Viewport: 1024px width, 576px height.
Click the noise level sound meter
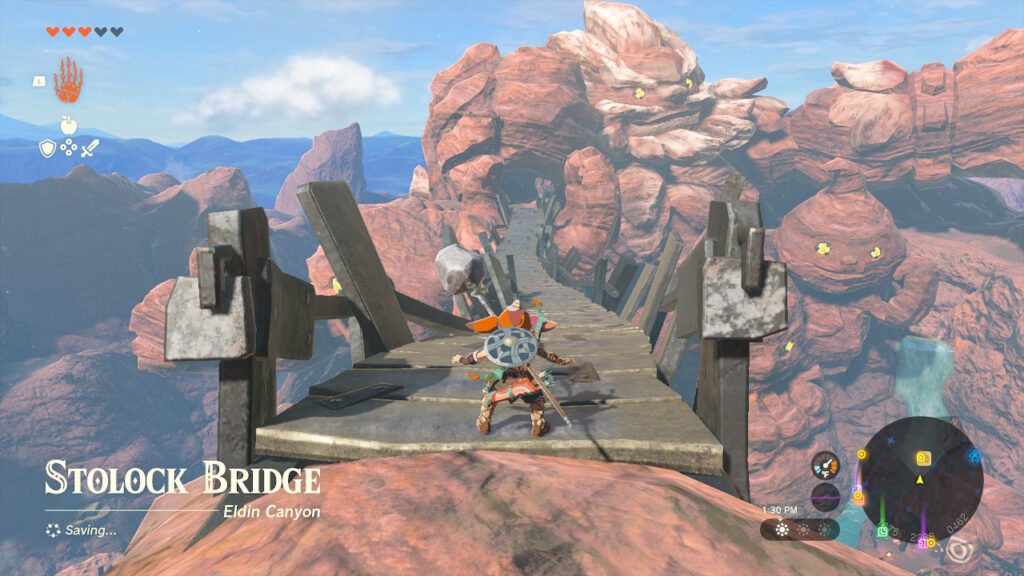825,496
